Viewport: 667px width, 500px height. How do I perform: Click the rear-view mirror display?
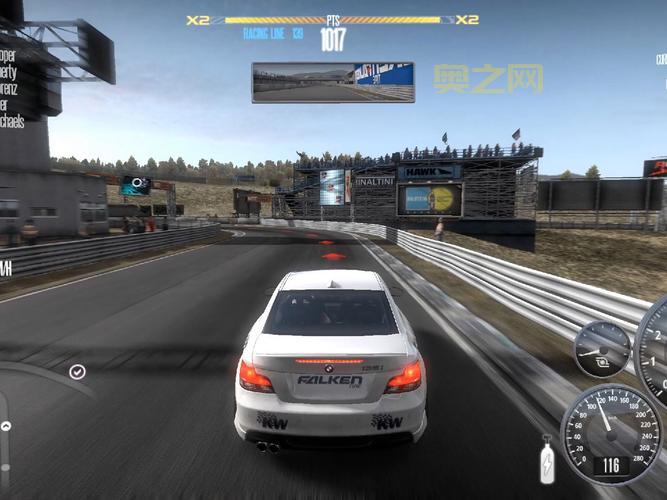333,82
